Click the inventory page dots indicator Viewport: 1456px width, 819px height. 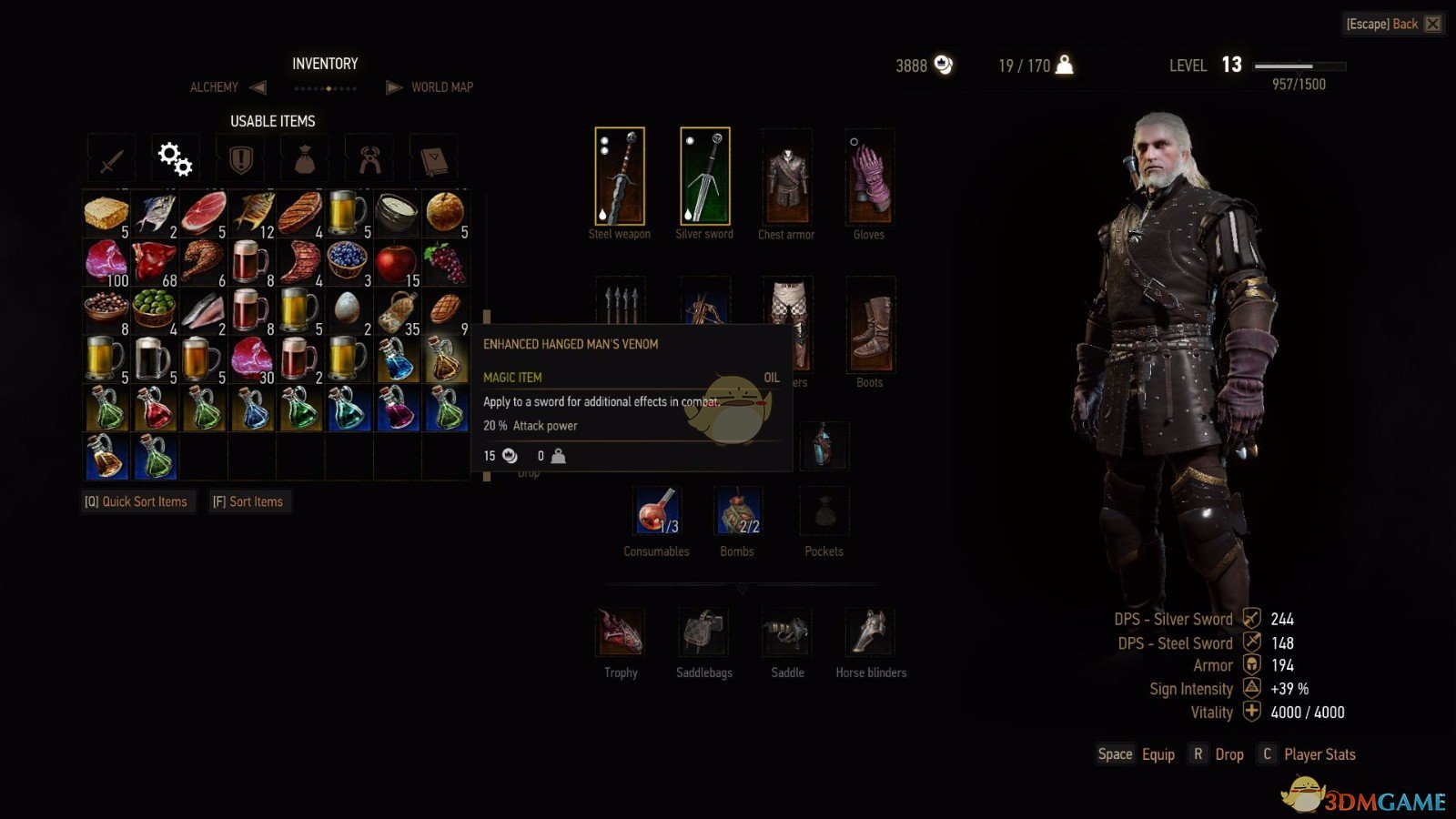(x=325, y=87)
